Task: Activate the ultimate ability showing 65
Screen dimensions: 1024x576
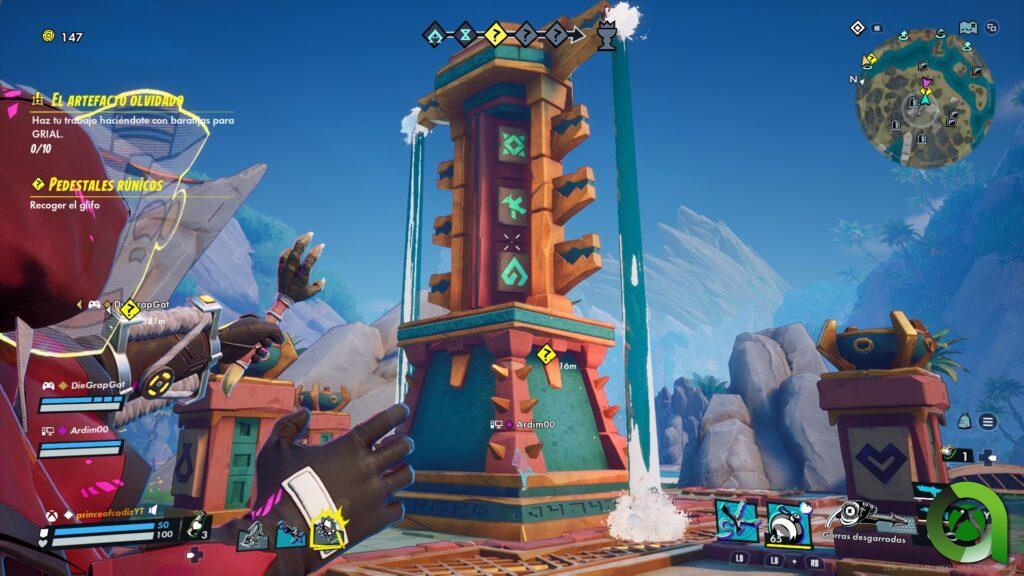Action: pyautogui.click(x=788, y=524)
